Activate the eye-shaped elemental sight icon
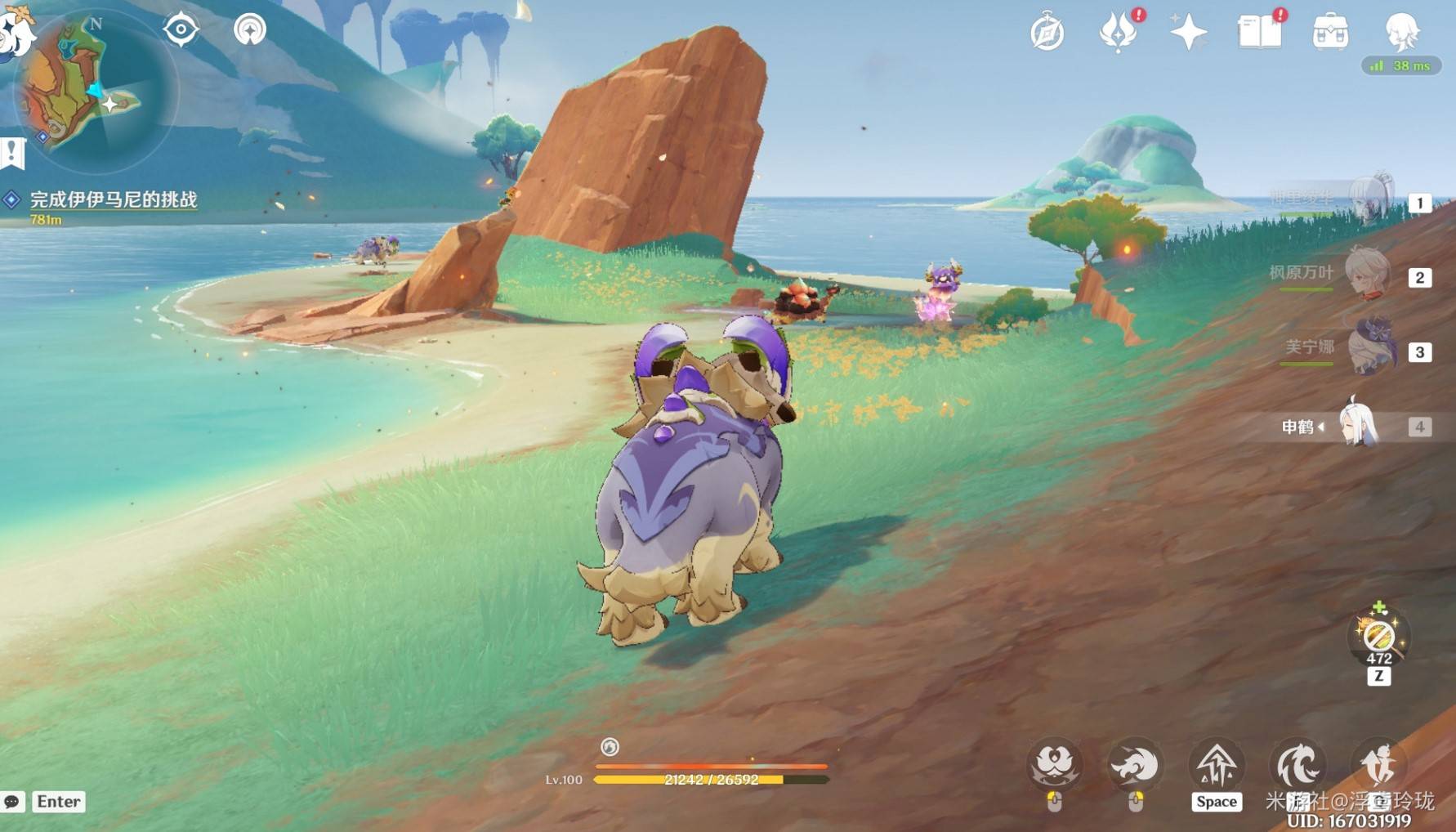The height and width of the screenshot is (832, 1456). click(x=181, y=30)
